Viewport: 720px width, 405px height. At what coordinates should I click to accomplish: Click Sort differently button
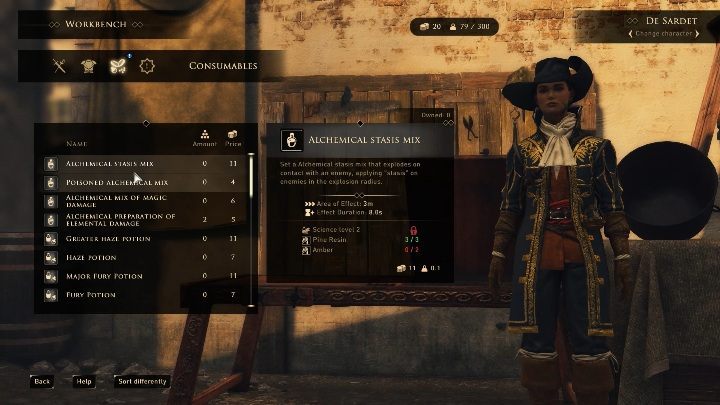coord(143,381)
